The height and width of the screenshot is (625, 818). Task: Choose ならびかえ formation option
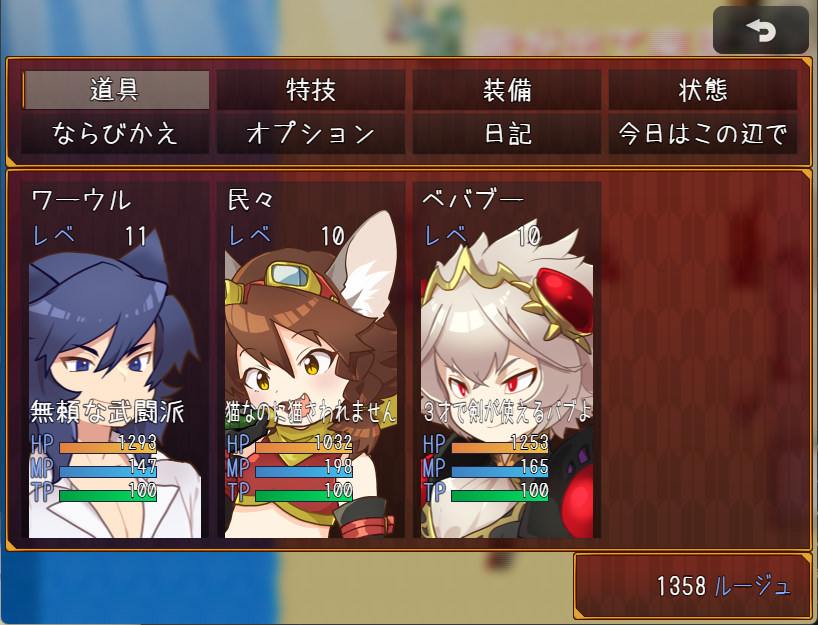point(115,133)
